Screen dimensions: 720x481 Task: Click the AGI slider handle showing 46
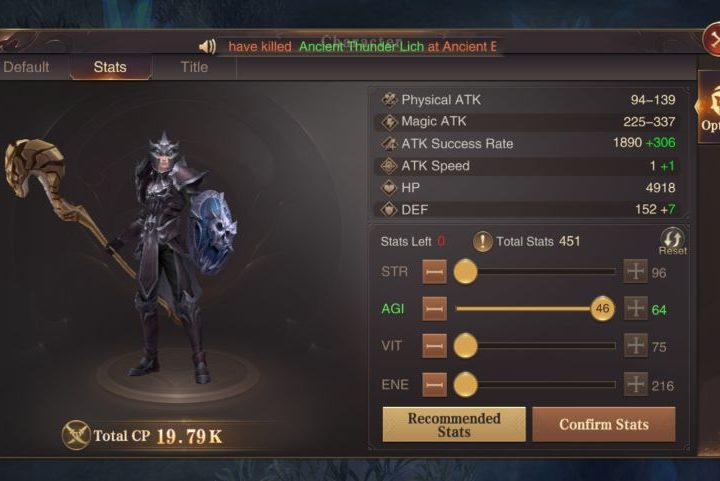tap(602, 309)
